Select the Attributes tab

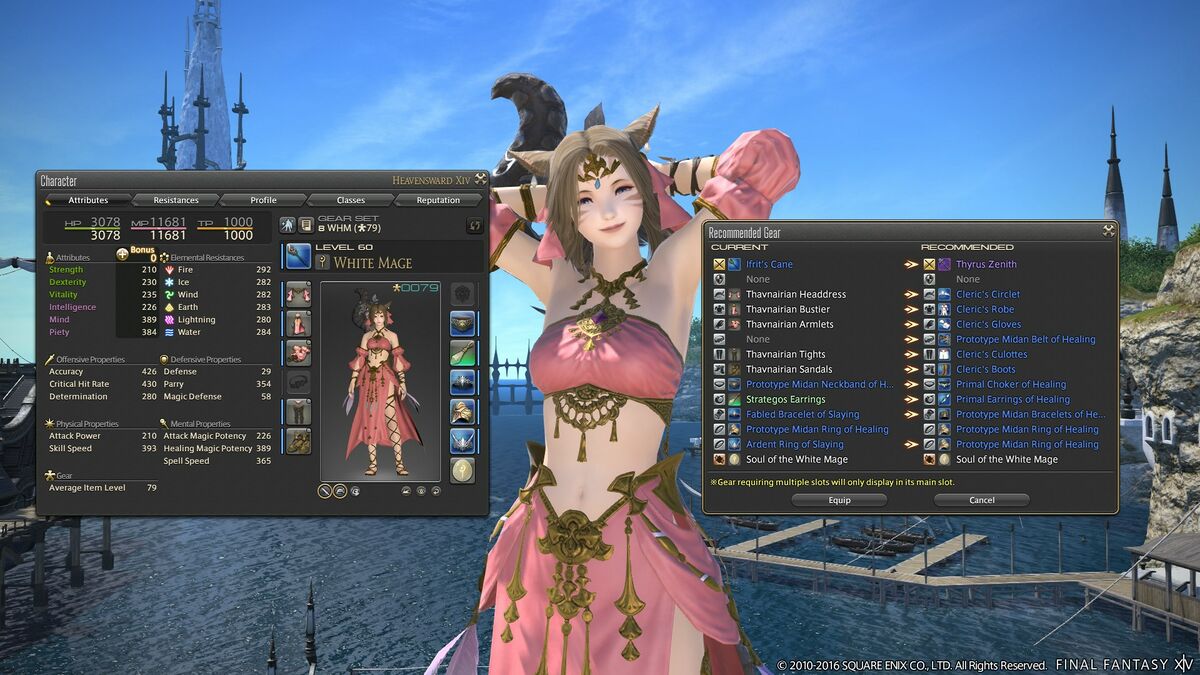88,200
